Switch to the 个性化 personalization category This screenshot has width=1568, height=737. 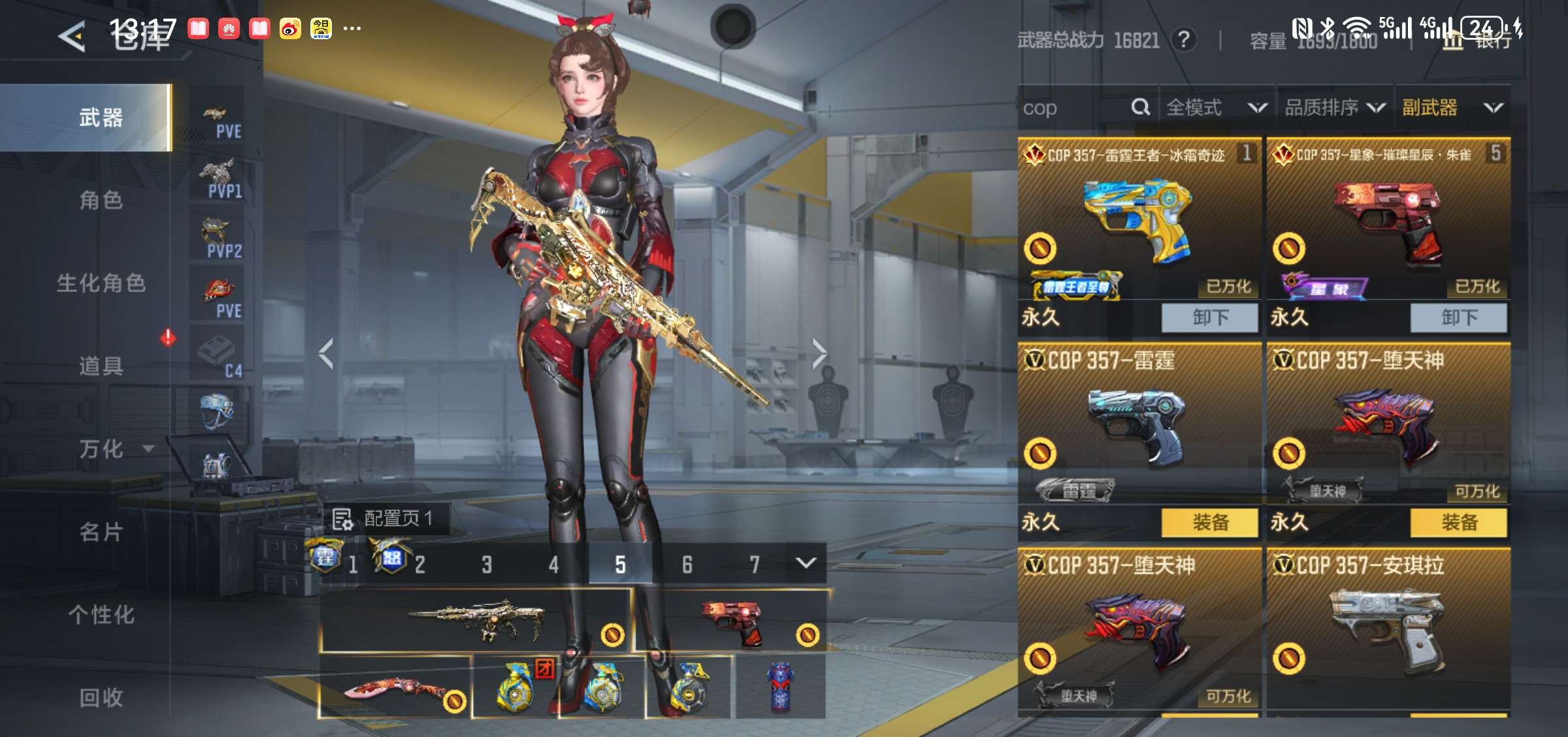click(x=101, y=615)
